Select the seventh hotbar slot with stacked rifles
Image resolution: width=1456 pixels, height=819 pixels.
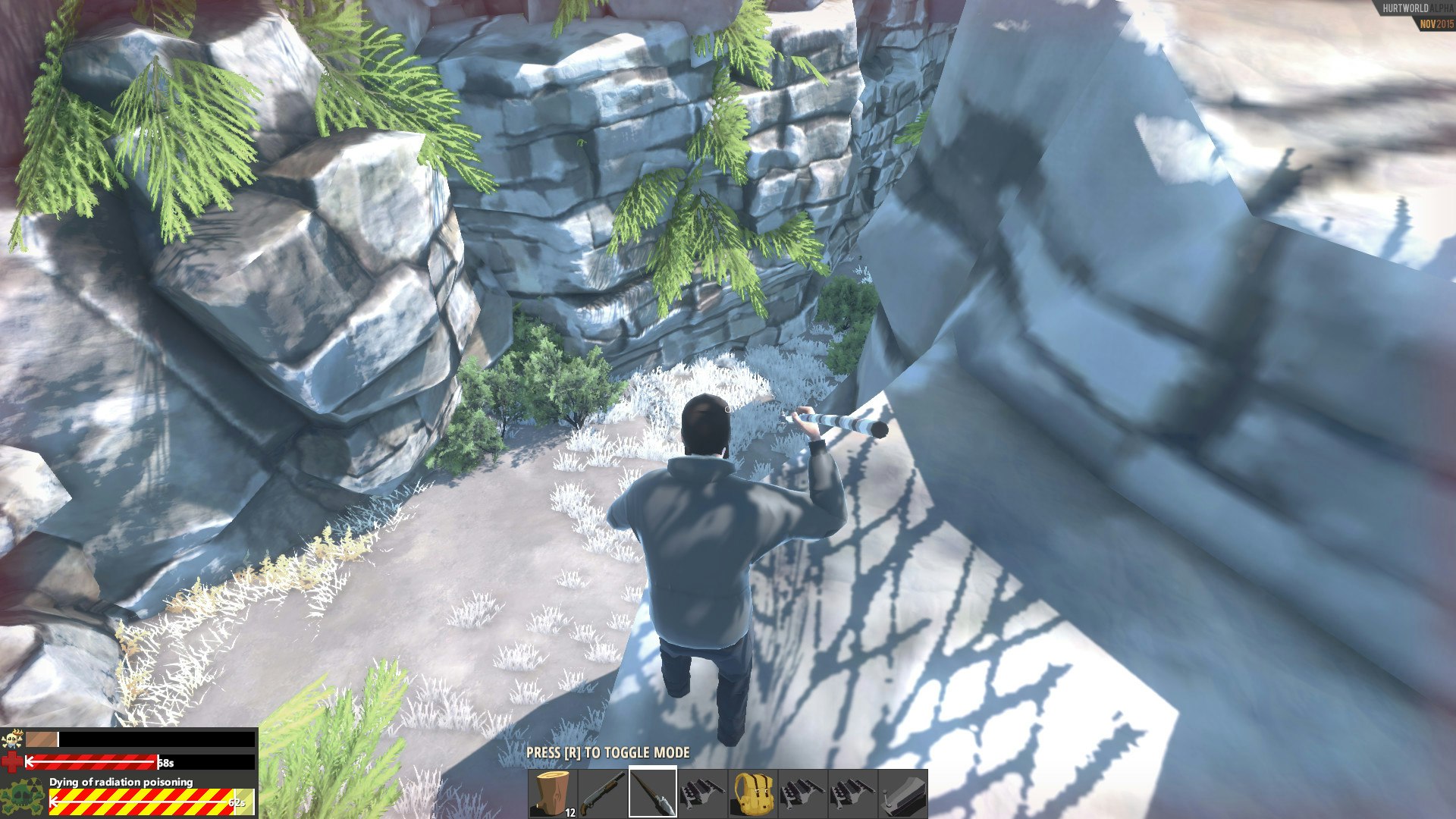853,792
